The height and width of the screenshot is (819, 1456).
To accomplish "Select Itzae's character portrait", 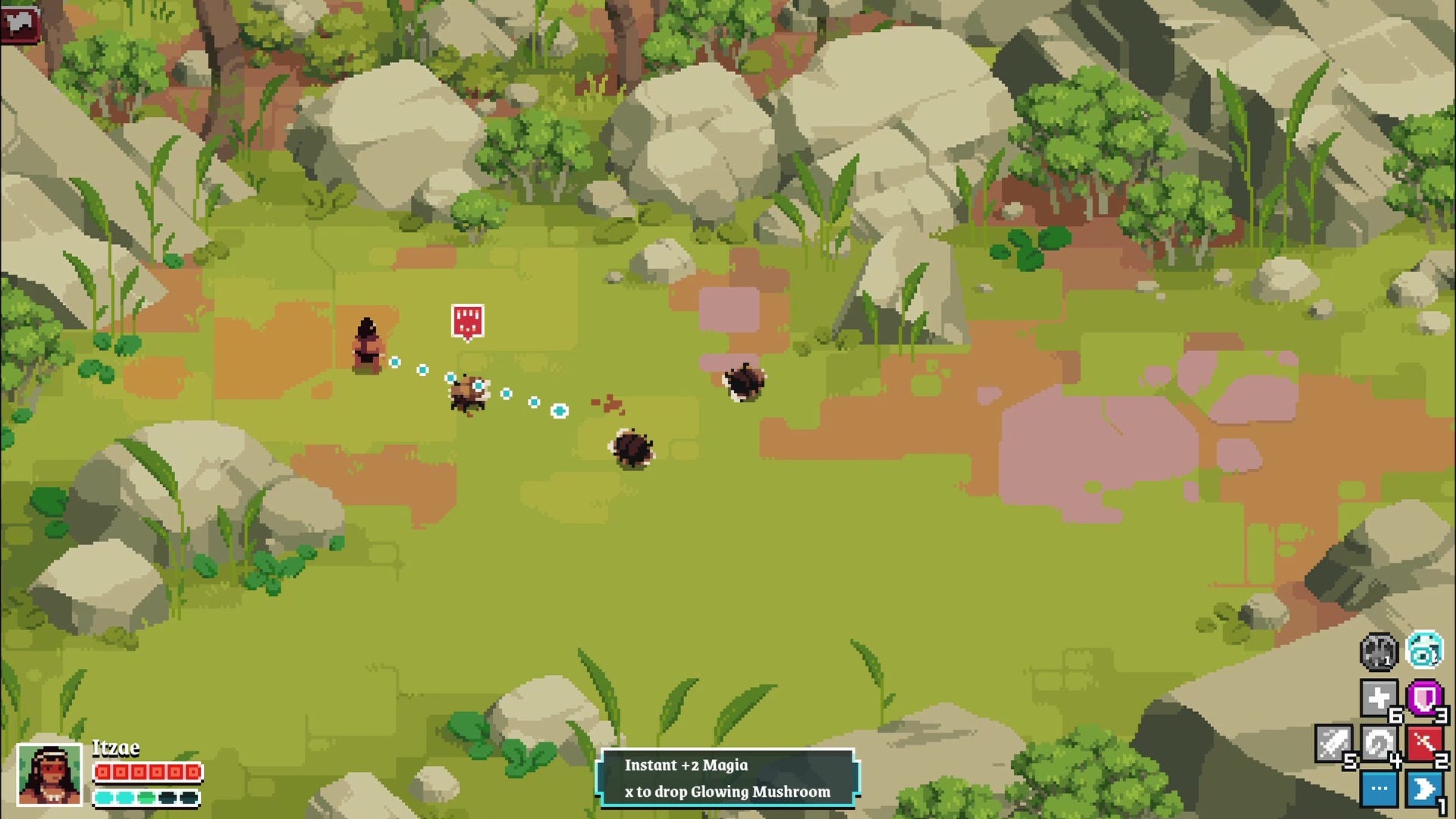I will pos(49,774).
